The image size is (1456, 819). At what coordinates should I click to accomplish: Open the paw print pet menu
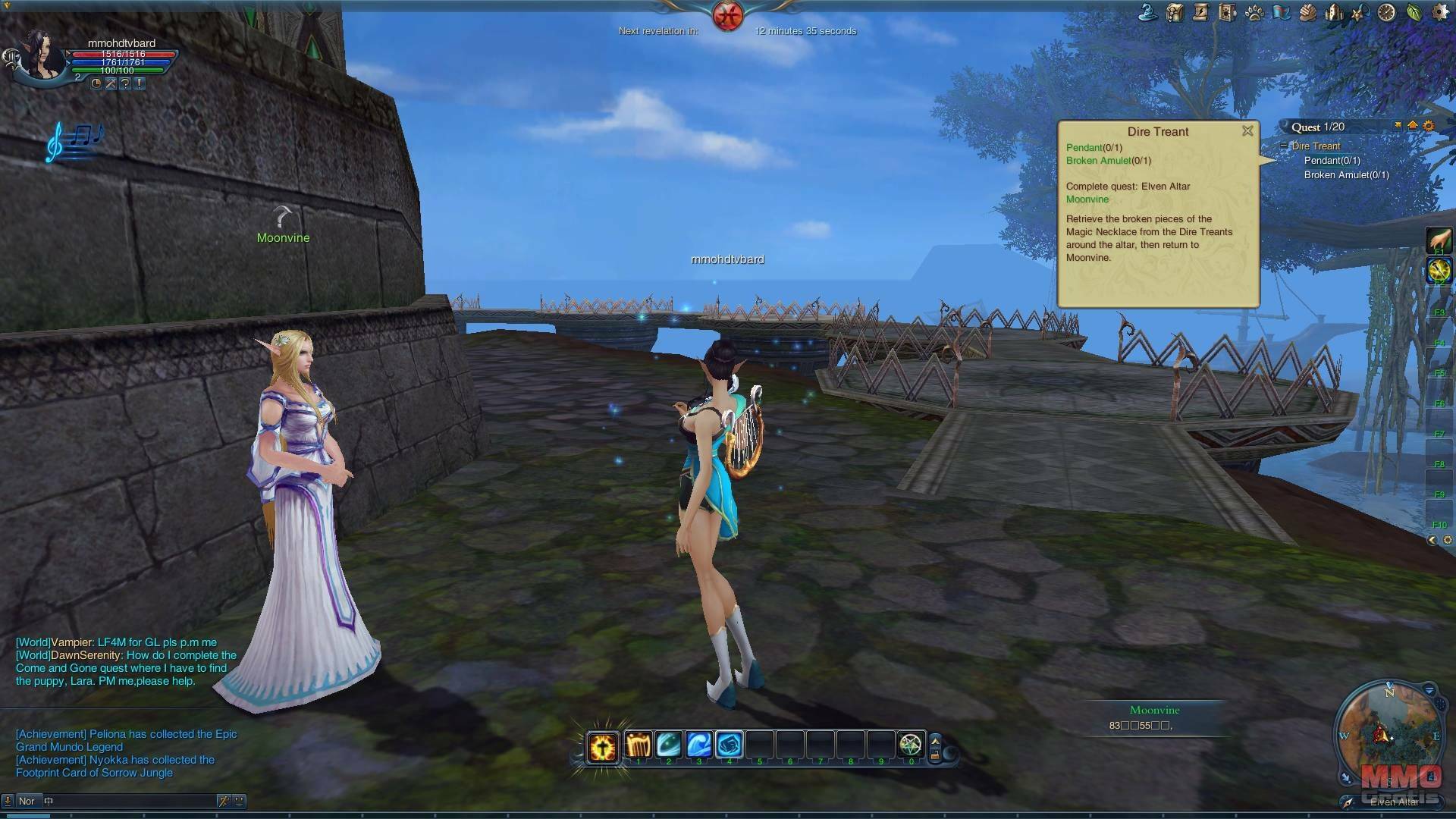1254,12
